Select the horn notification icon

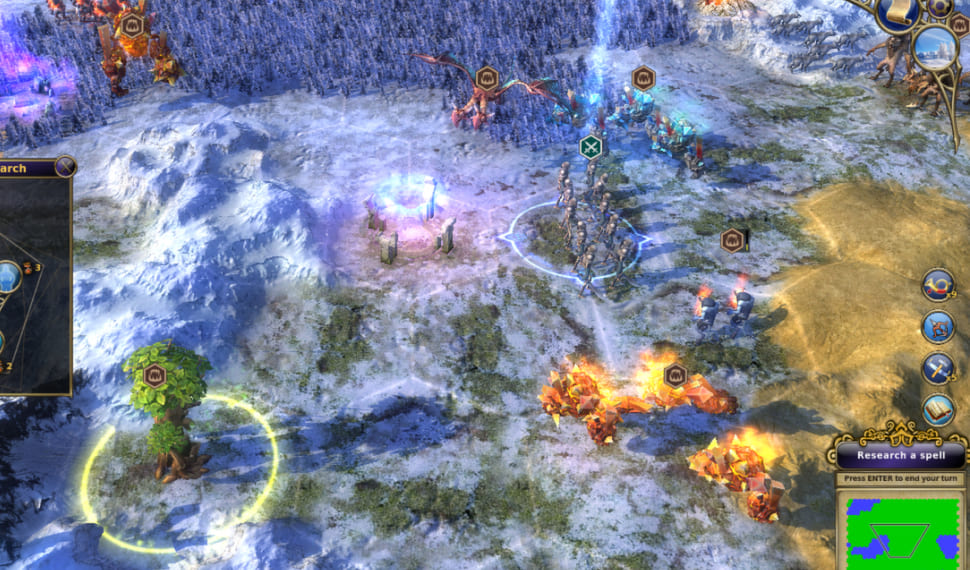[x=938, y=285]
